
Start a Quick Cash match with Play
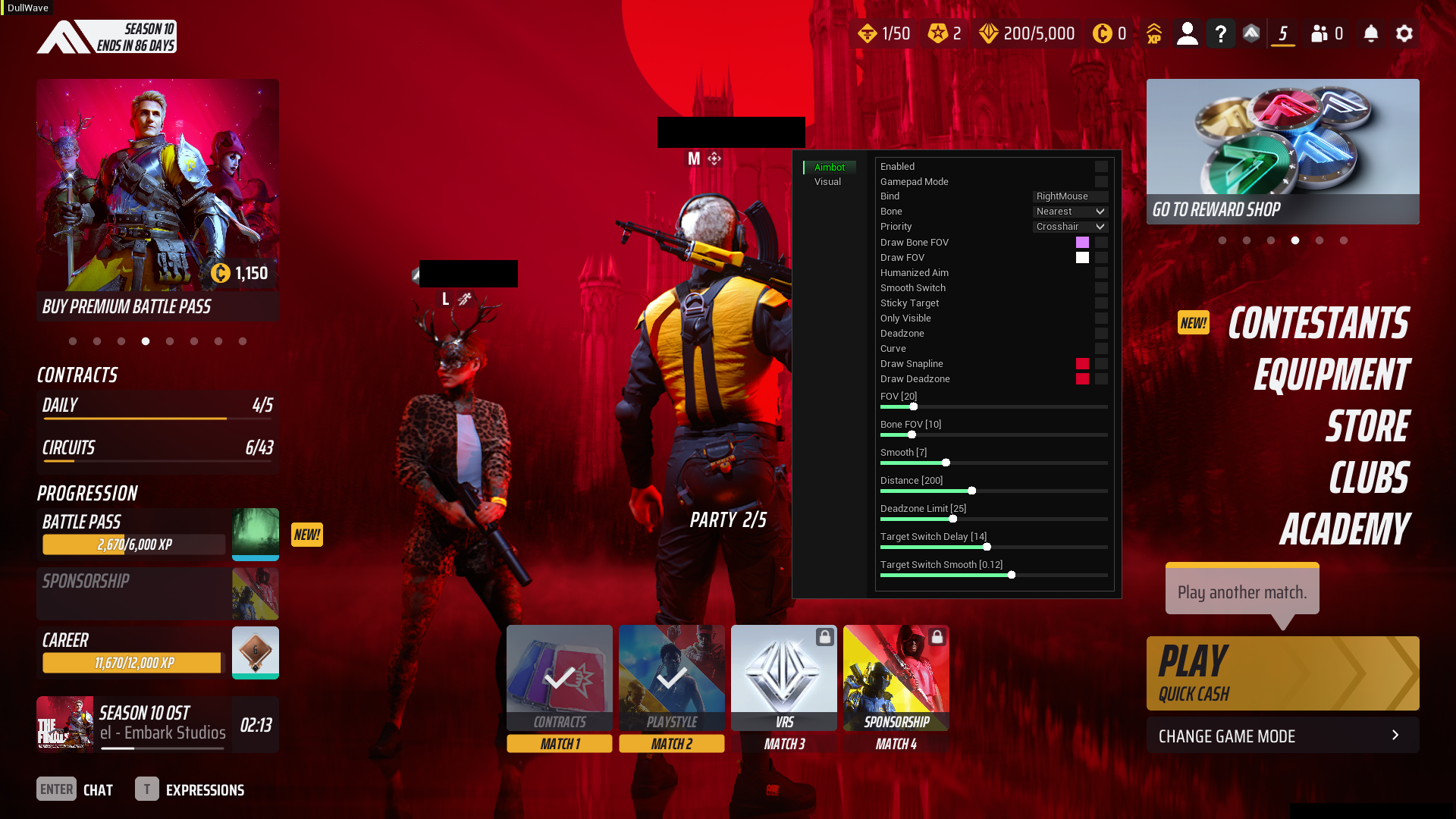[1282, 673]
